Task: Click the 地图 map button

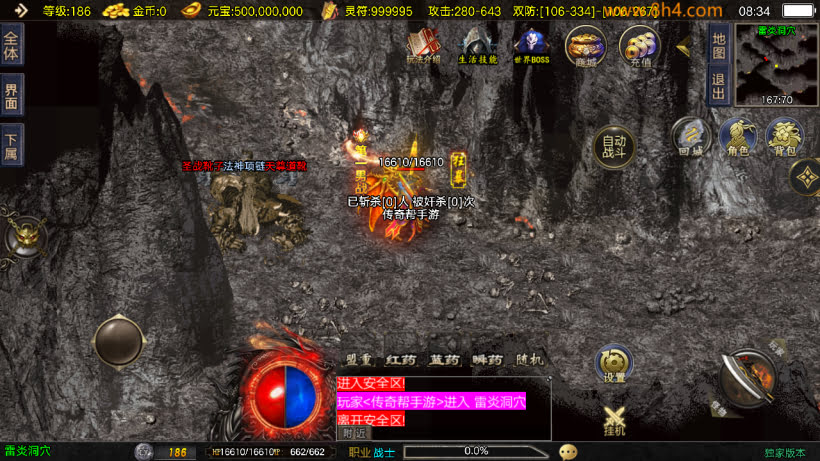Action: tap(717, 44)
